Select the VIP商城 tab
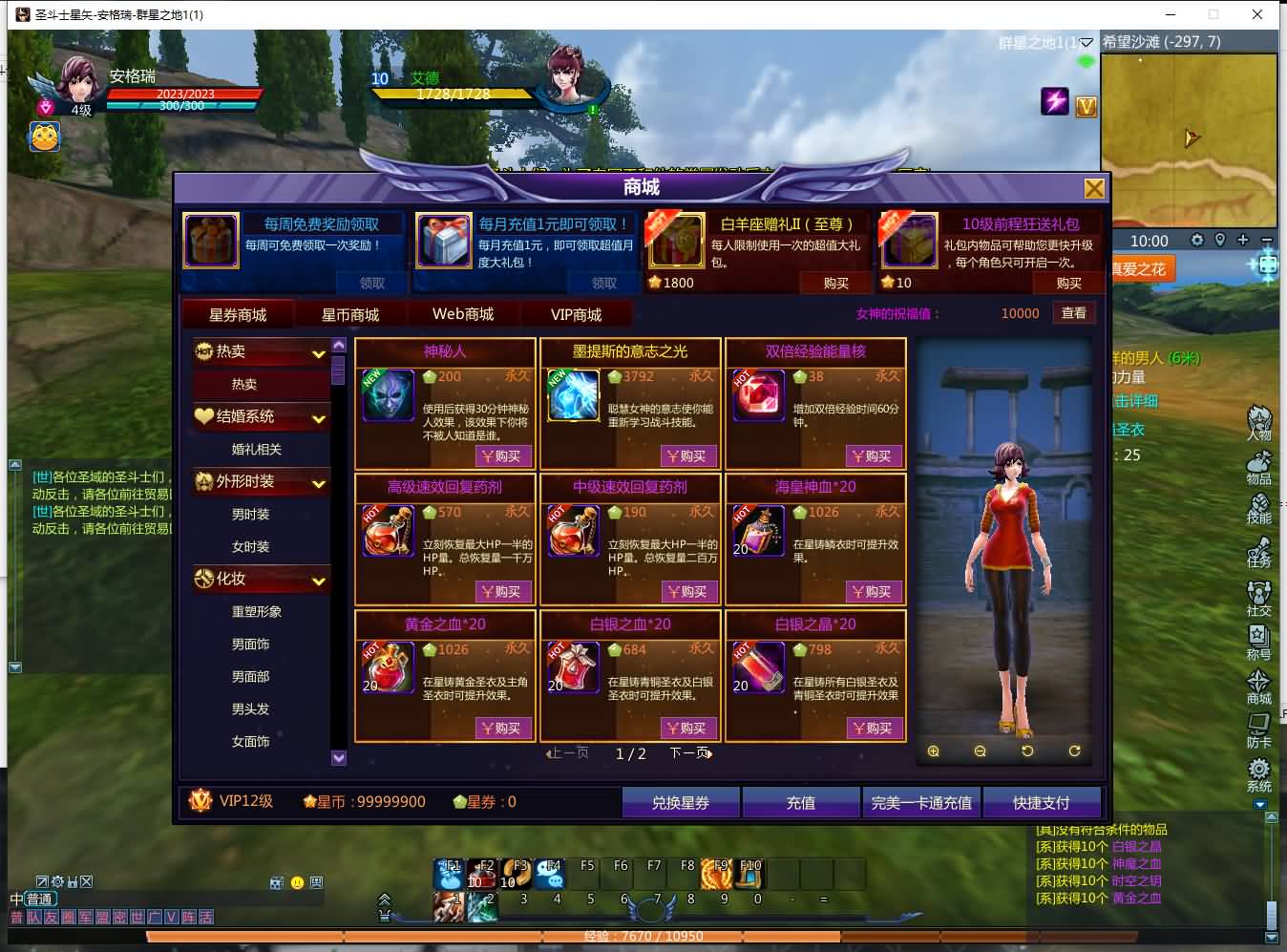Viewport: 1287px width, 952px height. 576,314
